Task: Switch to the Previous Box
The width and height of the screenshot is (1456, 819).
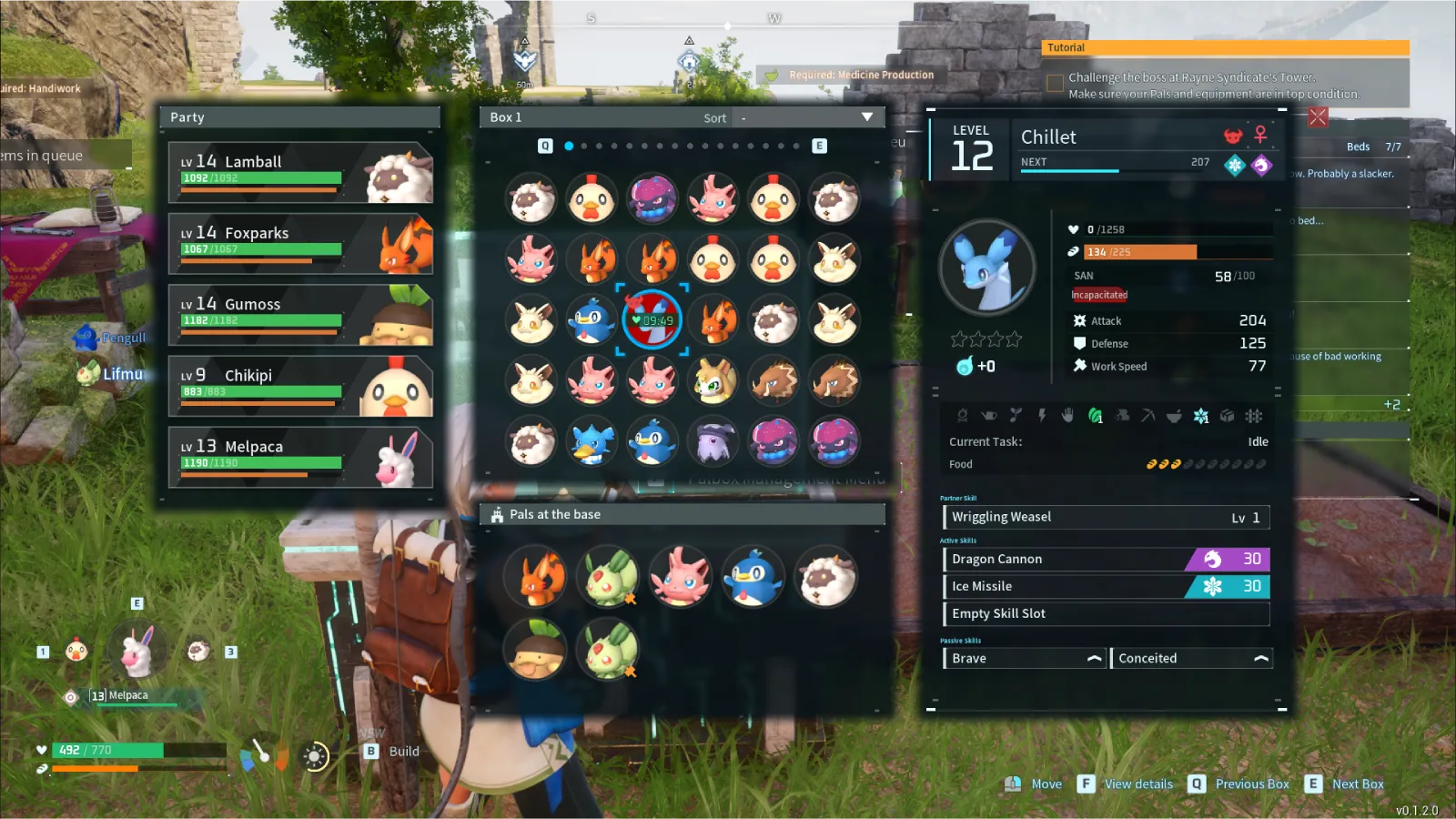Action: click(x=1241, y=784)
